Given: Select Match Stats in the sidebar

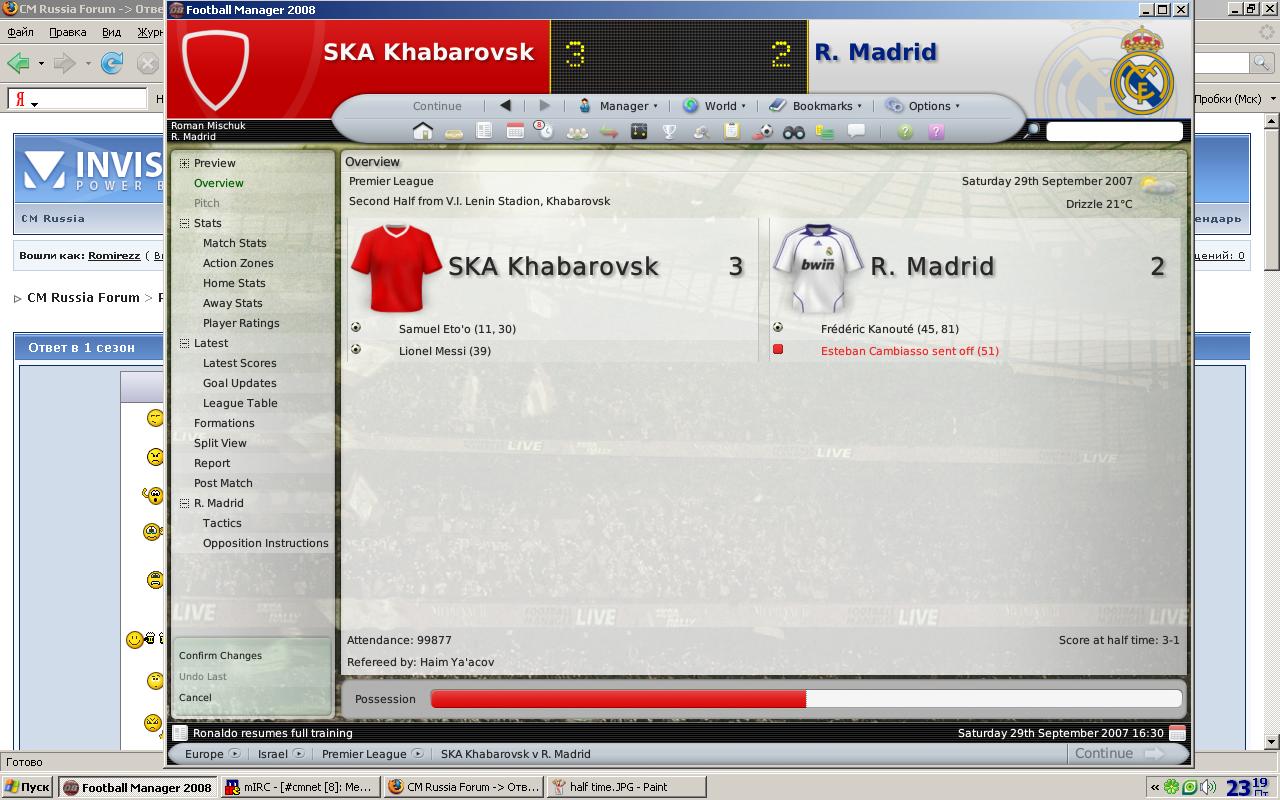Looking at the screenshot, I should coord(235,243).
